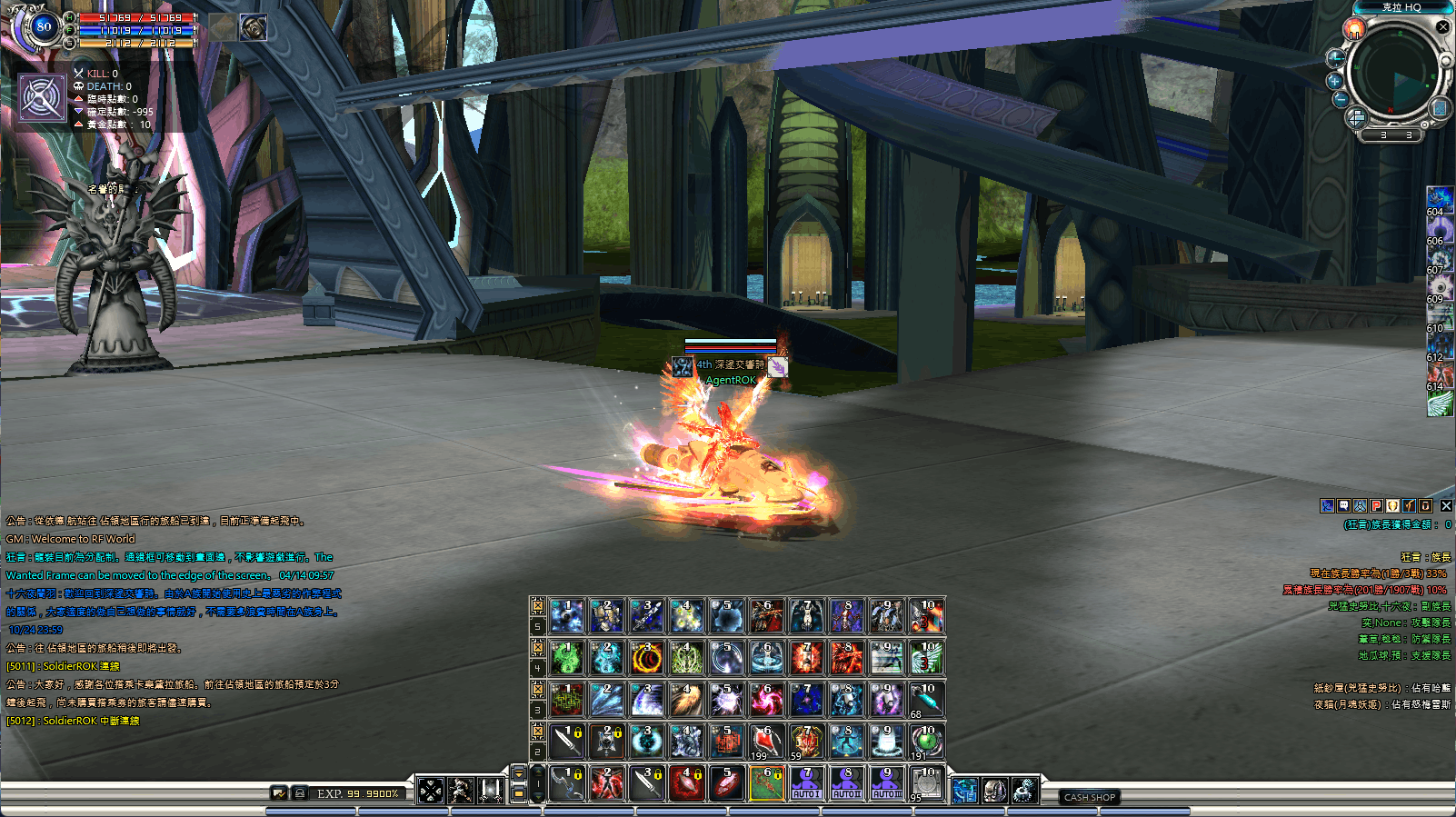This screenshot has height=817, width=1456.
Task: Click the circular radar minimap
Action: (x=1397, y=75)
